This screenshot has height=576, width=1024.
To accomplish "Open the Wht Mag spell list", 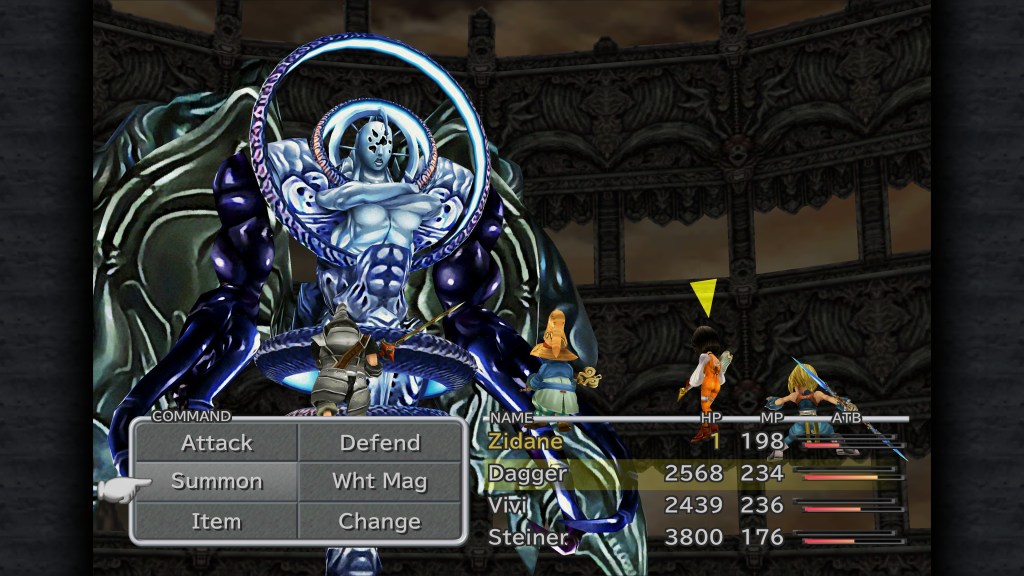I will coord(380,481).
